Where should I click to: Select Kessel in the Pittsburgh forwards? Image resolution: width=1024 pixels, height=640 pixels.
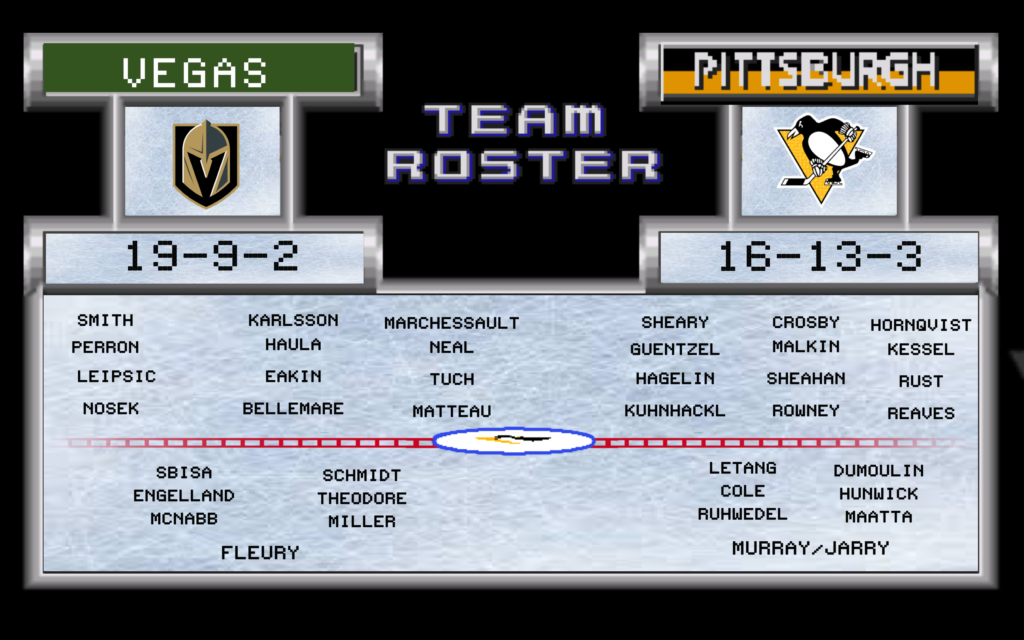920,350
